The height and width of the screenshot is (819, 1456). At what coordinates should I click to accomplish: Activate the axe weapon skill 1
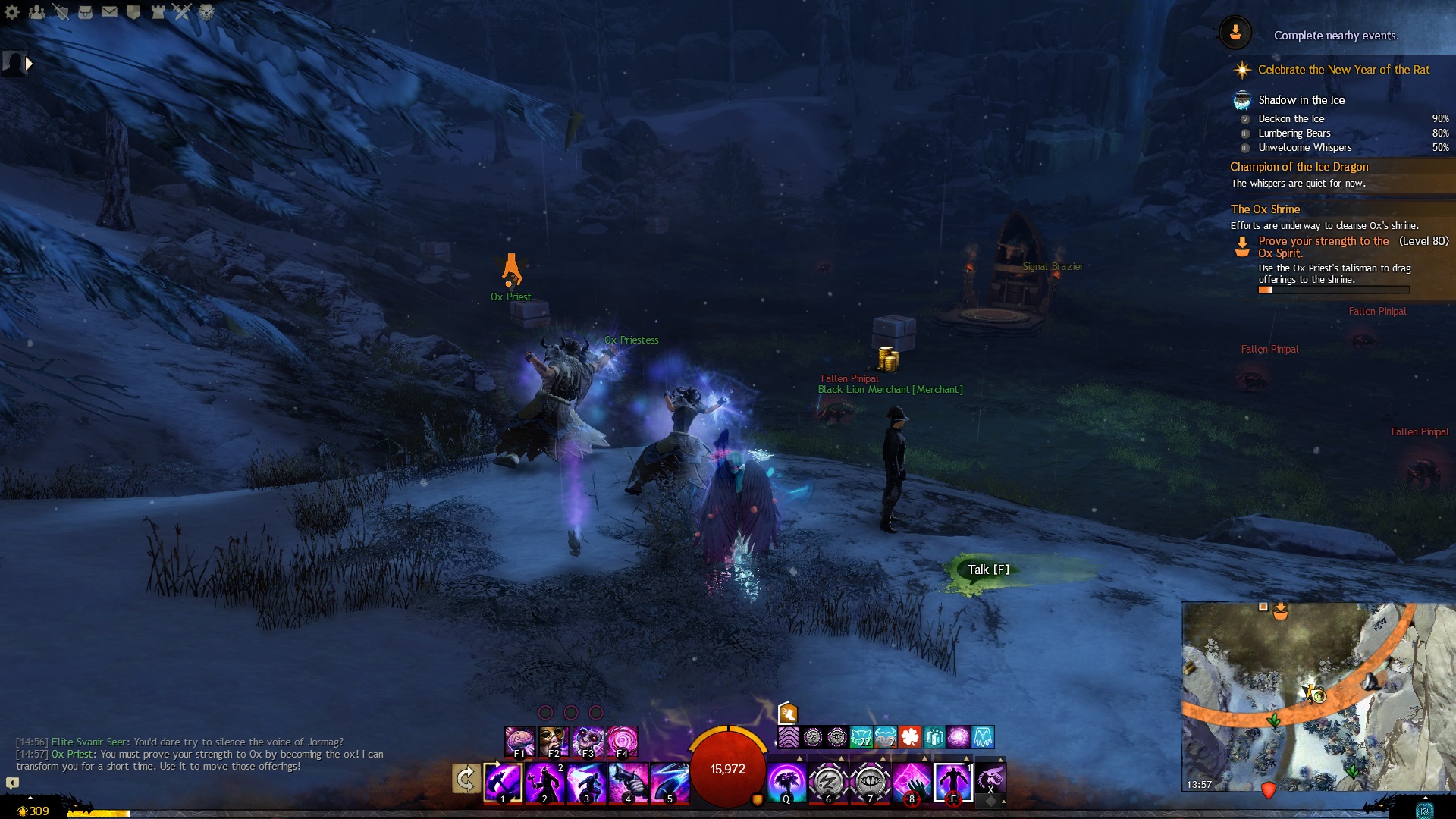[503, 782]
